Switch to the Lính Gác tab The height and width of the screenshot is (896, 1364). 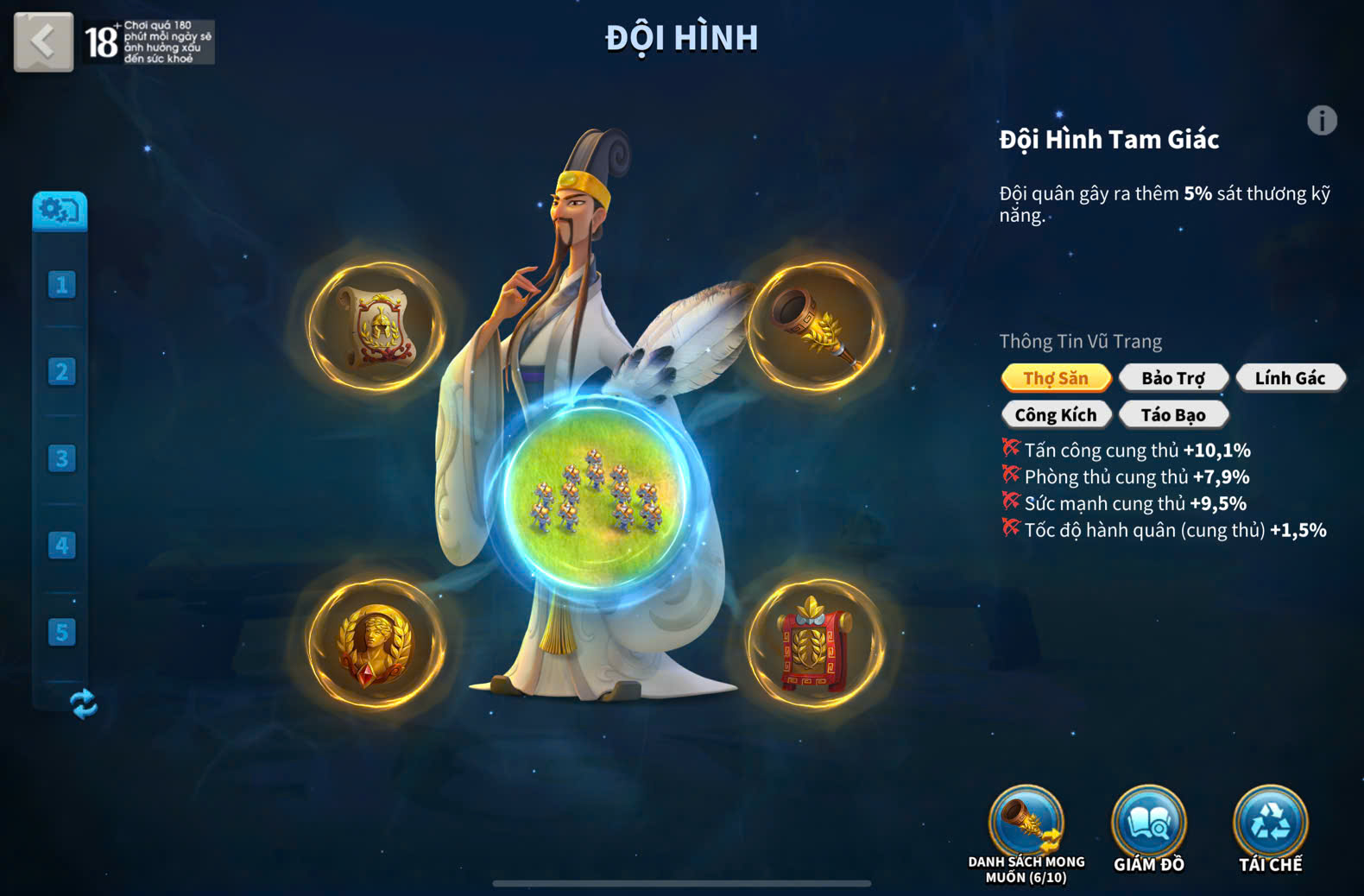pyautogui.click(x=1290, y=378)
